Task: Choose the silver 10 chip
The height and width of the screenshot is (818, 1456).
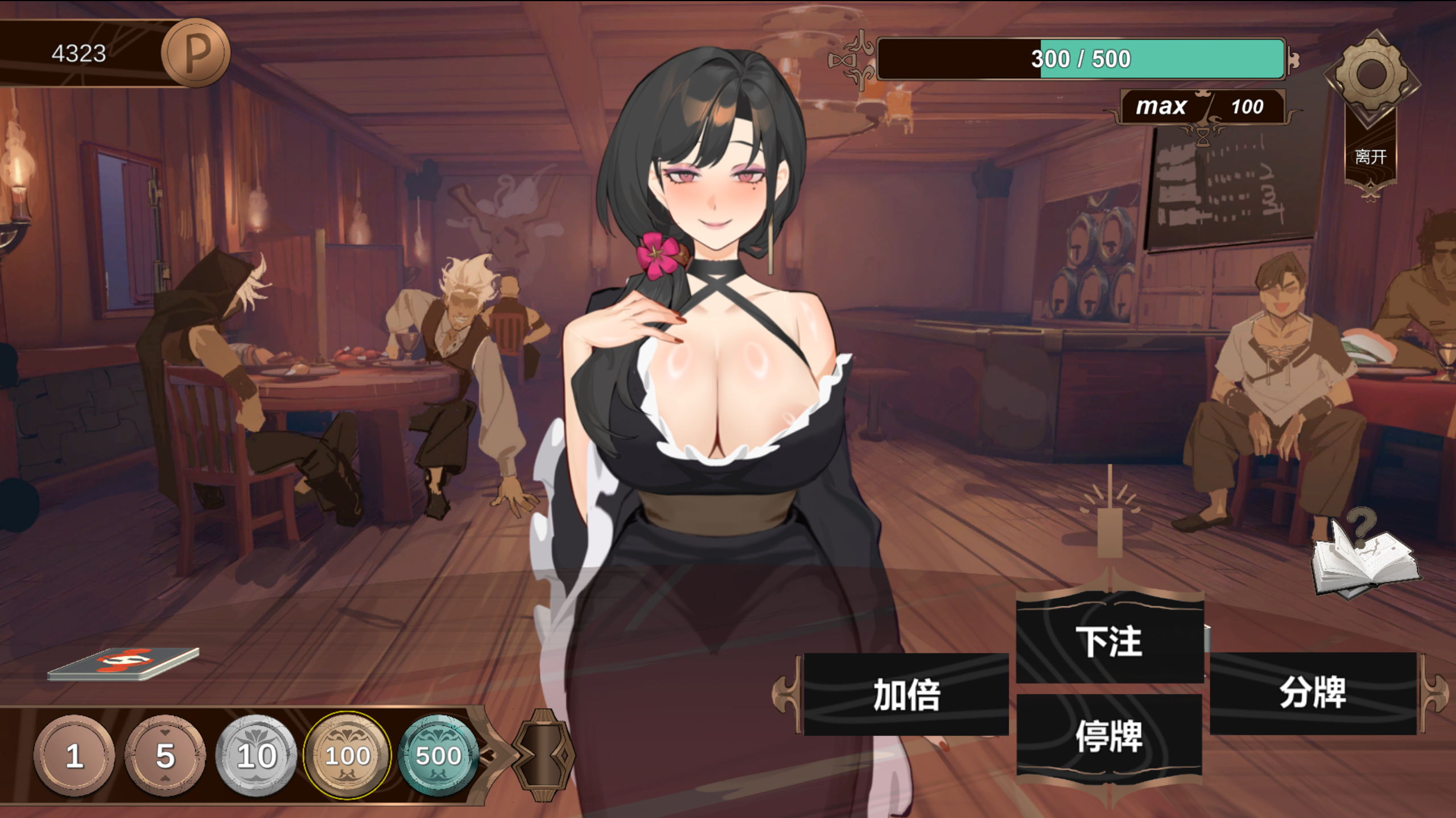Action: [x=256, y=755]
